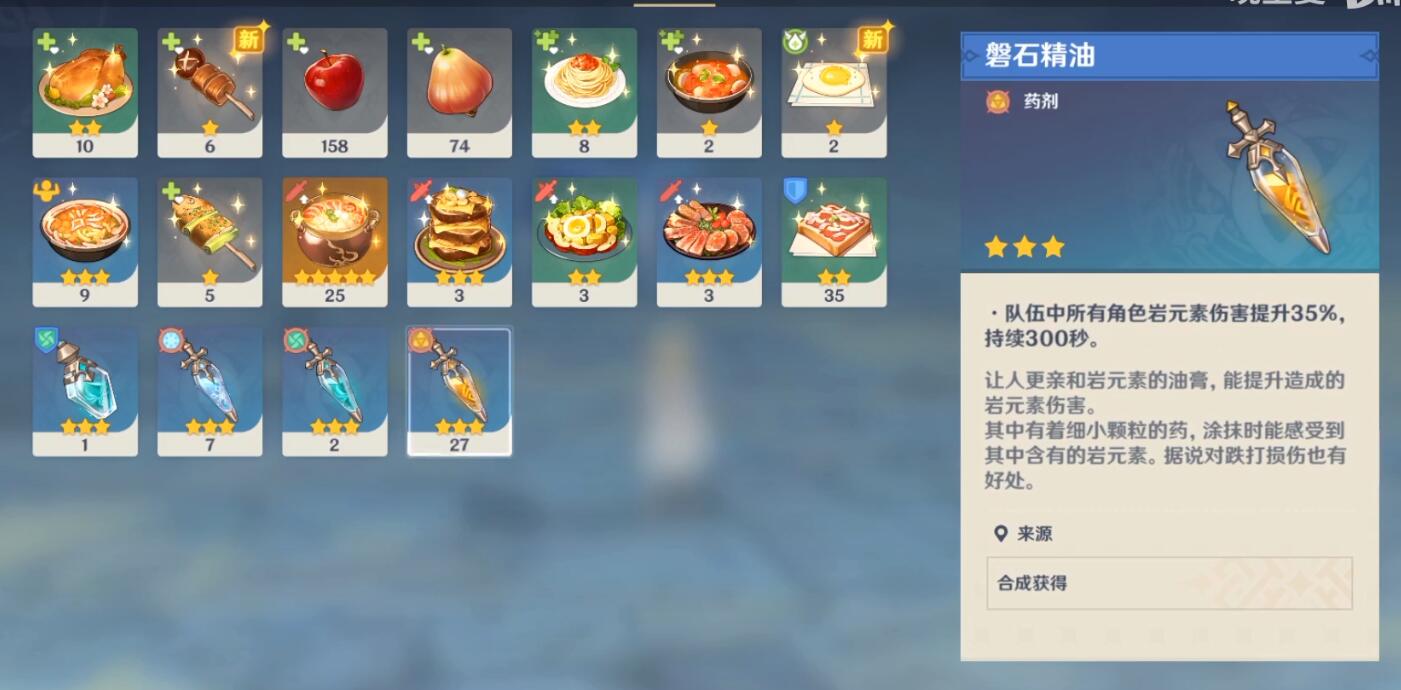Viewport: 1401px width, 690px height.
Task: Choose the frost potion stack of 7
Action: pyautogui.click(x=210, y=391)
